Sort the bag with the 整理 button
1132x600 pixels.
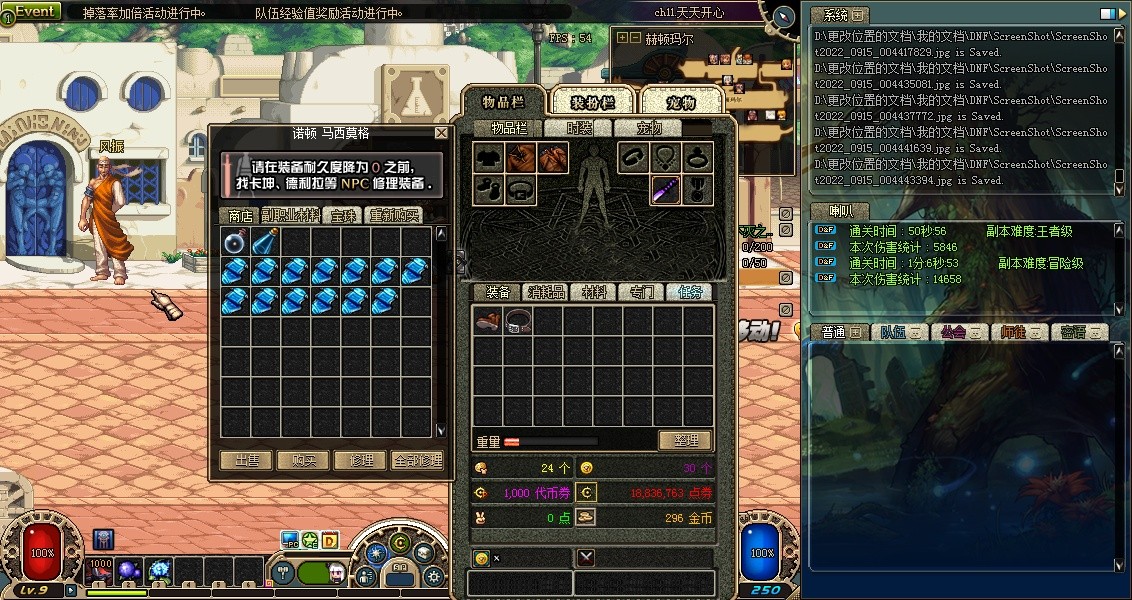[685, 440]
